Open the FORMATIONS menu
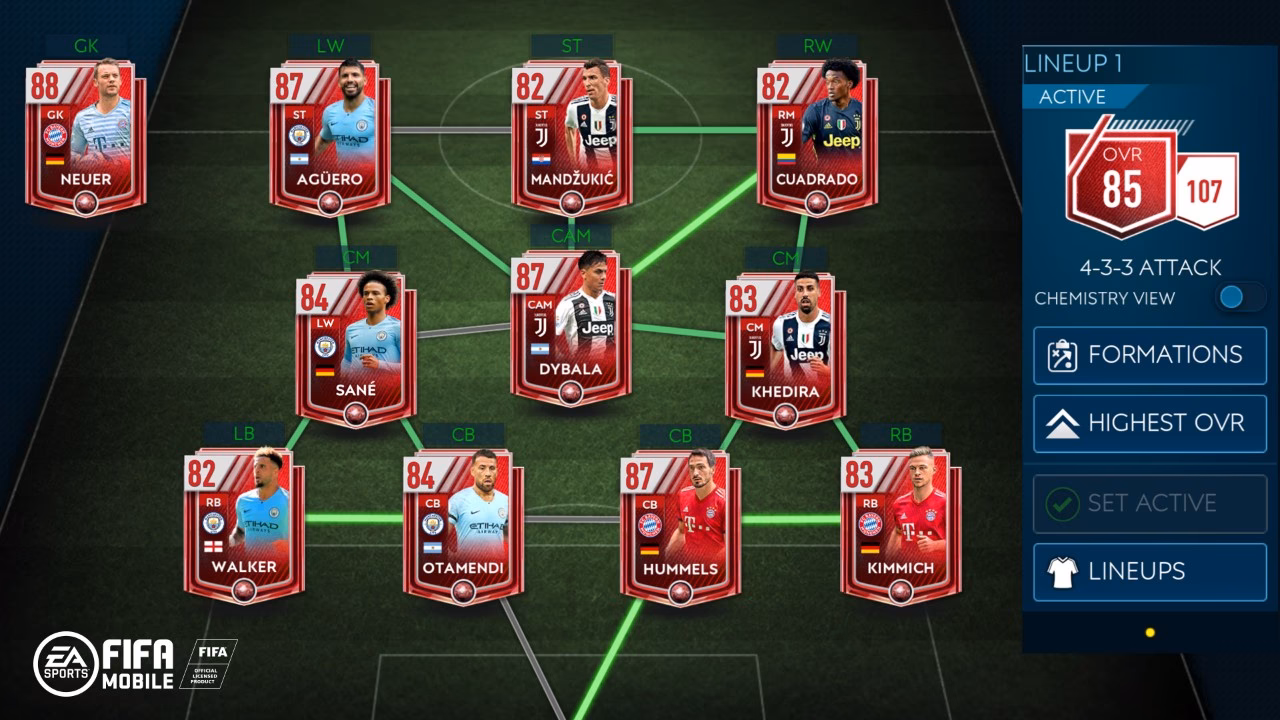 [x=1148, y=353]
